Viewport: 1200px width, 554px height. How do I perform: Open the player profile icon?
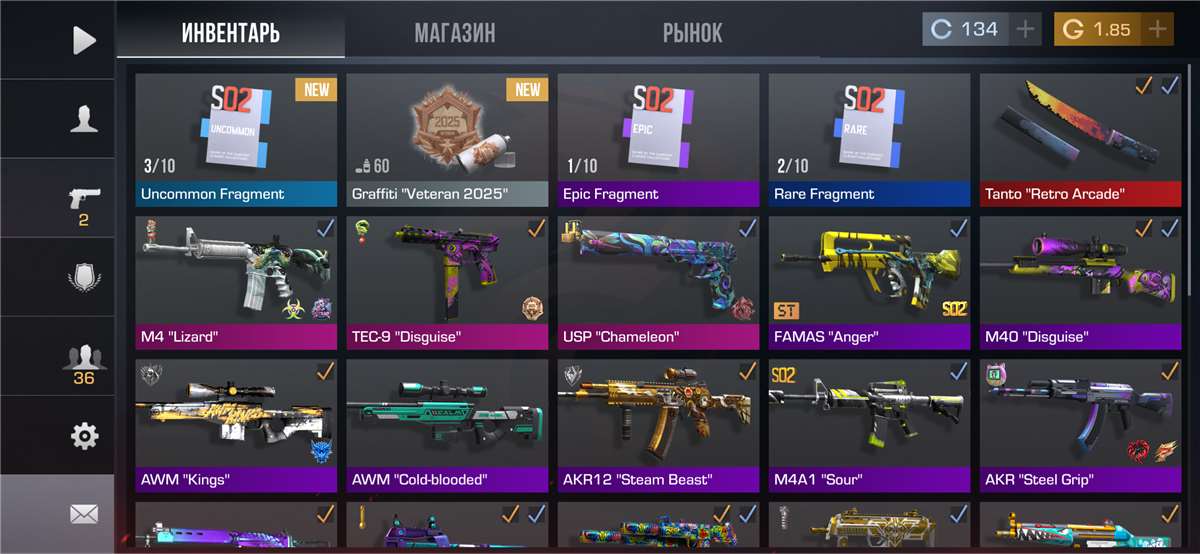(84, 120)
